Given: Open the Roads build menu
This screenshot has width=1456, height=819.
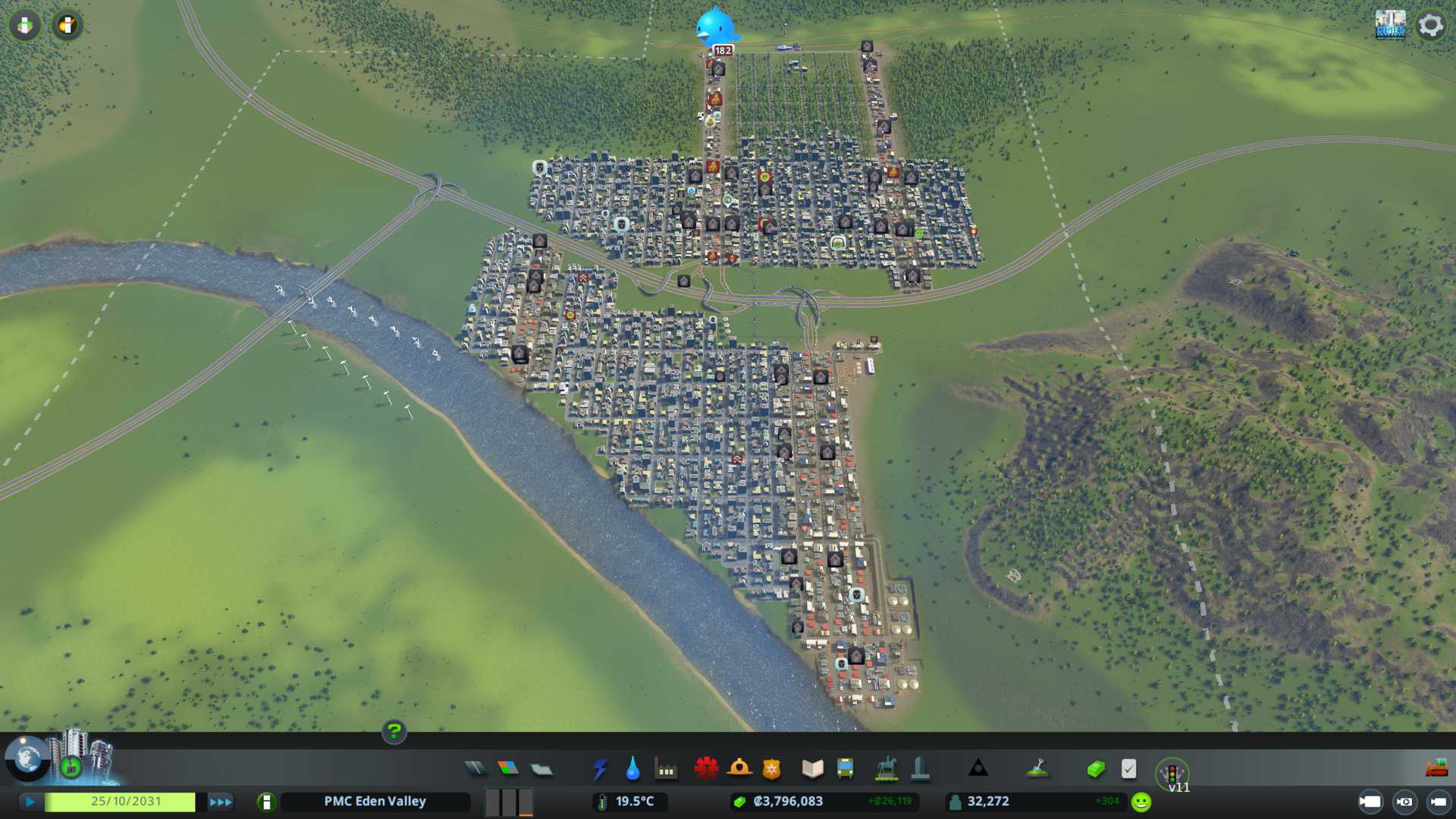Looking at the screenshot, I should coord(475,769).
